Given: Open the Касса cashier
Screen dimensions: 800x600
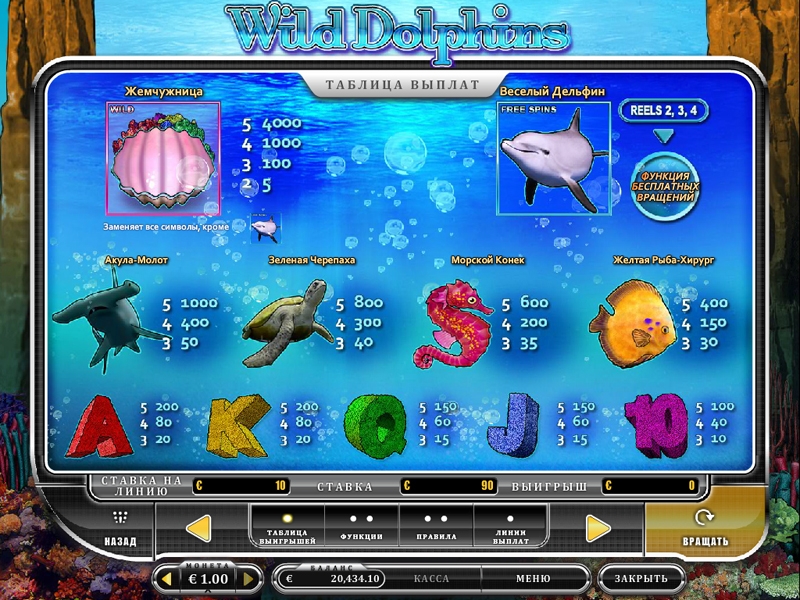Looking at the screenshot, I should pyautogui.click(x=431, y=578).
